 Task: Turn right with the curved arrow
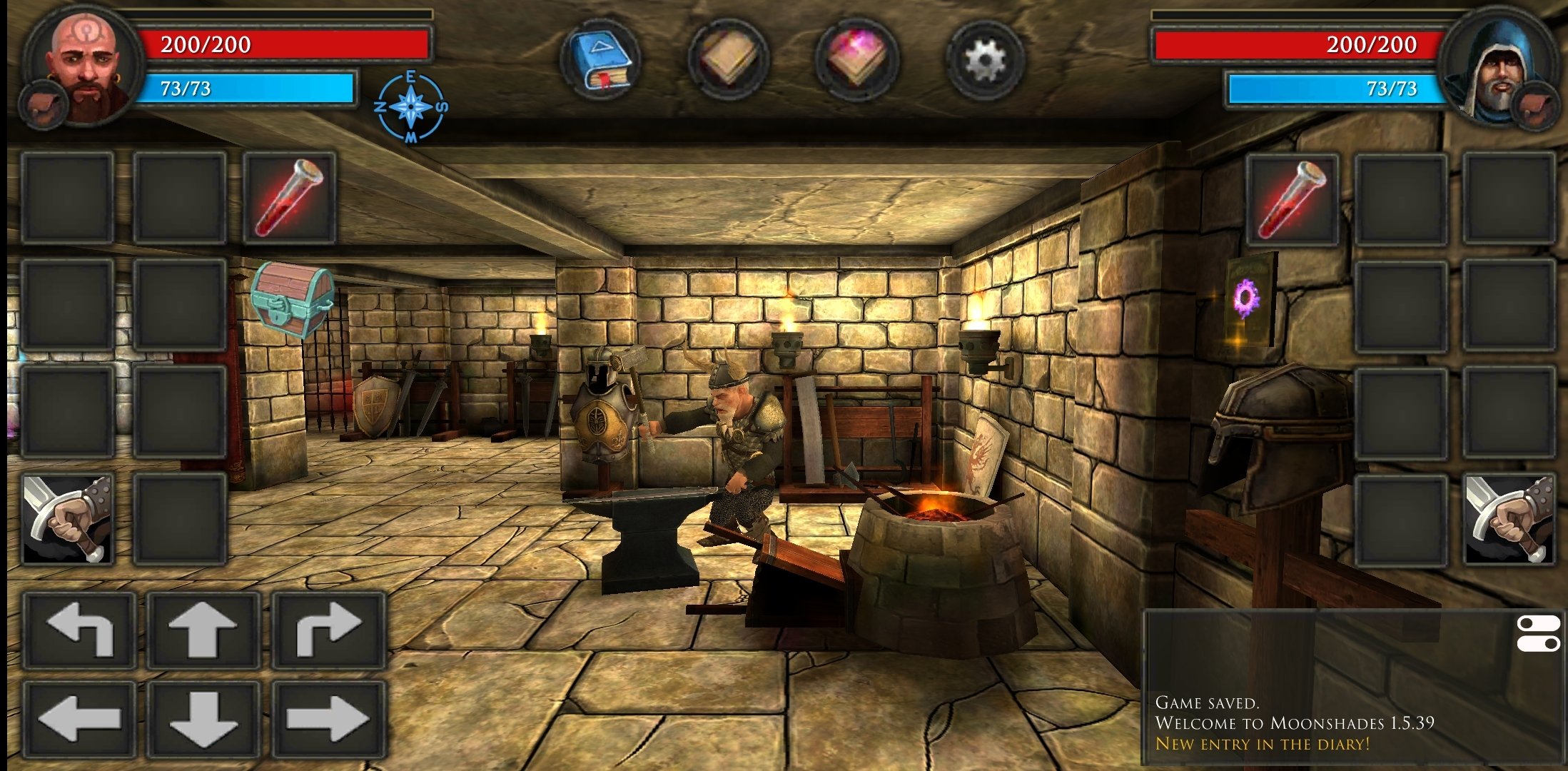(x=328, y=630)
